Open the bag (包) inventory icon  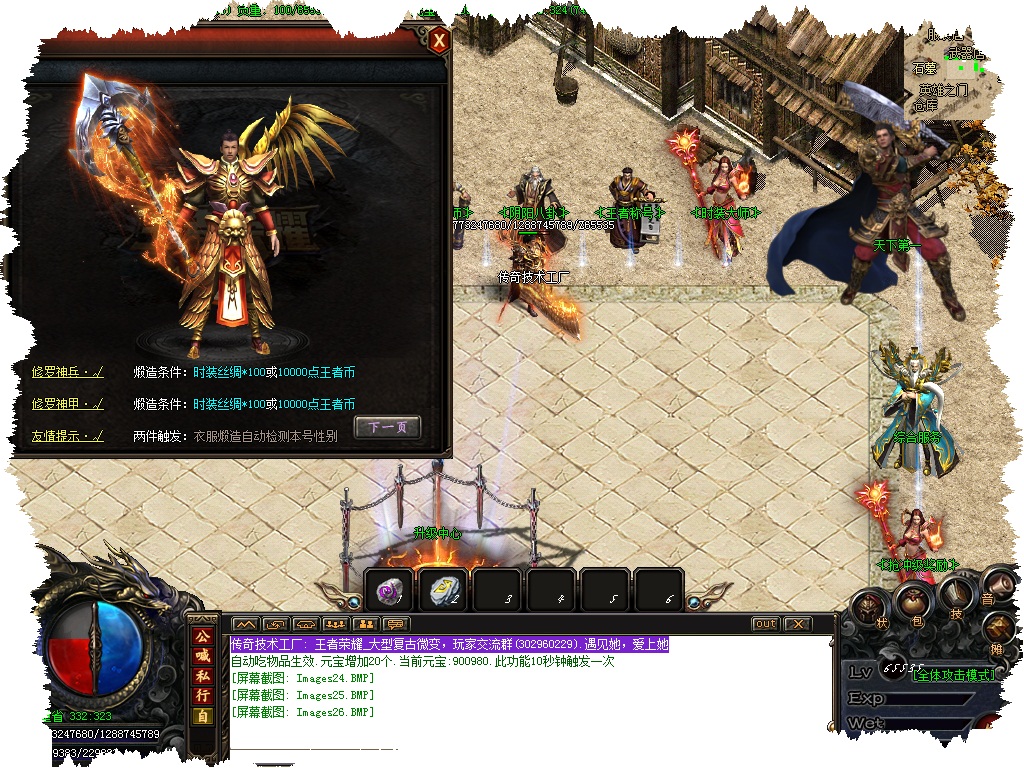(x=912, y=601)
